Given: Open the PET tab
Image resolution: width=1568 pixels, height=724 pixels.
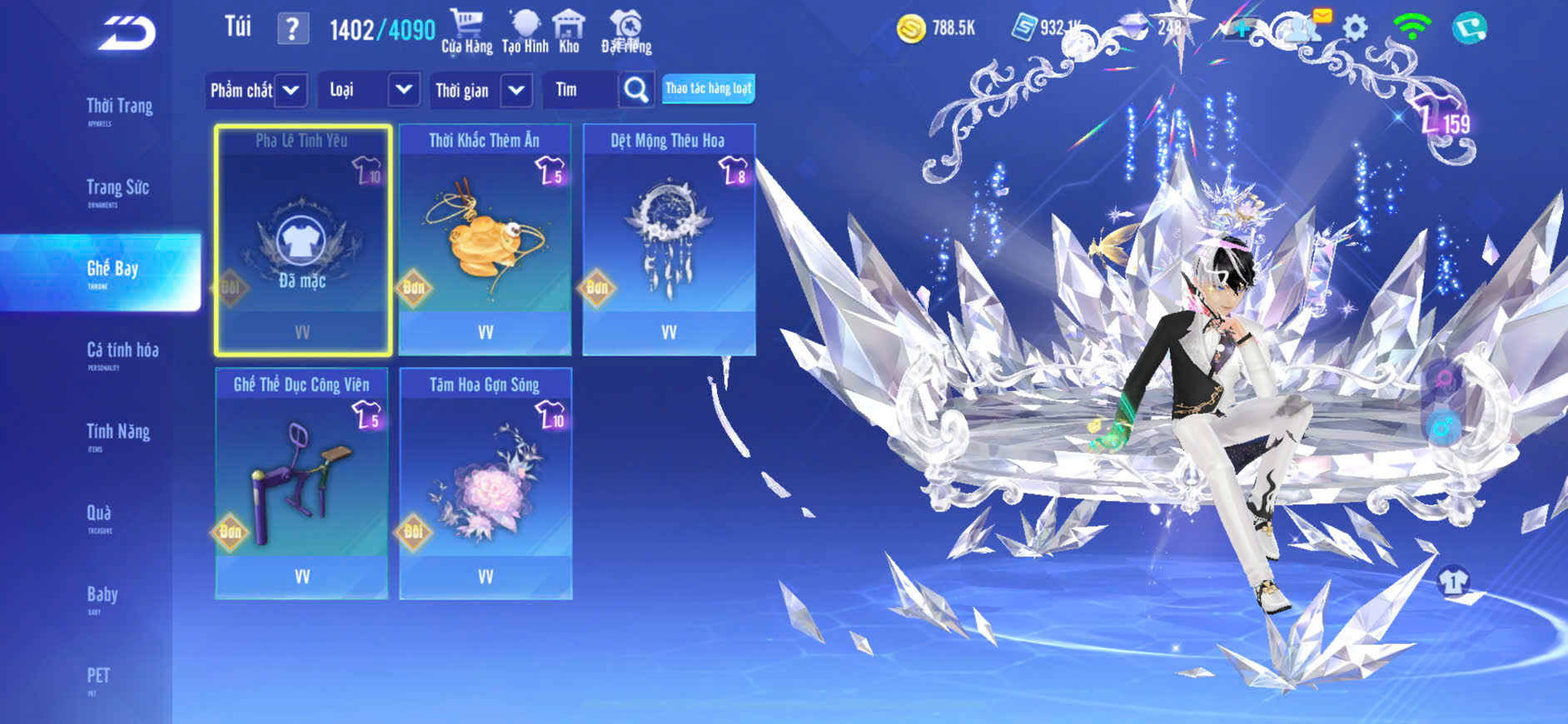Looking at the screenshot, I should click(x=98, y=677).
